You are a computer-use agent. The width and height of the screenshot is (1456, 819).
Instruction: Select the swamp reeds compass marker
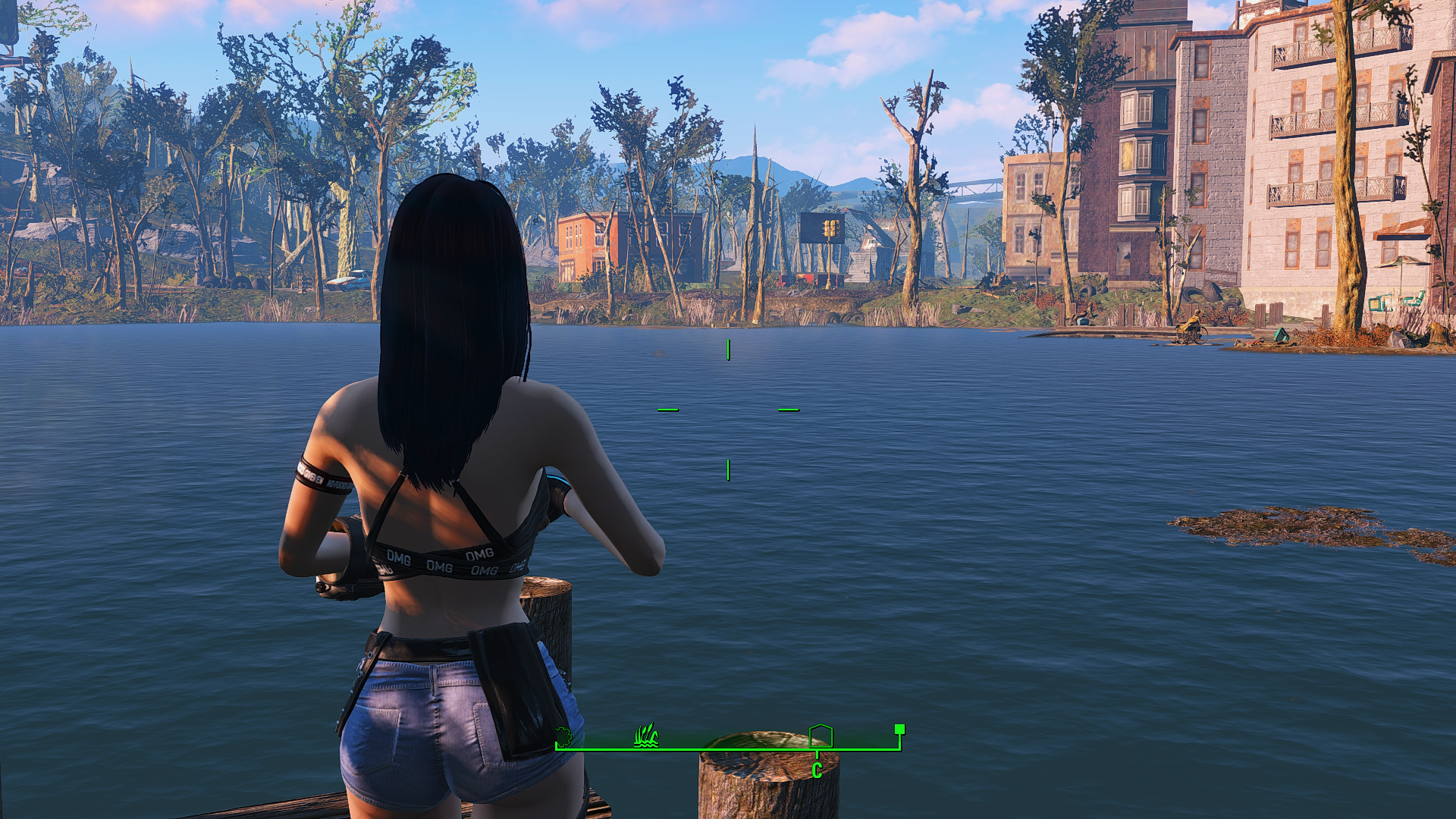646,736
